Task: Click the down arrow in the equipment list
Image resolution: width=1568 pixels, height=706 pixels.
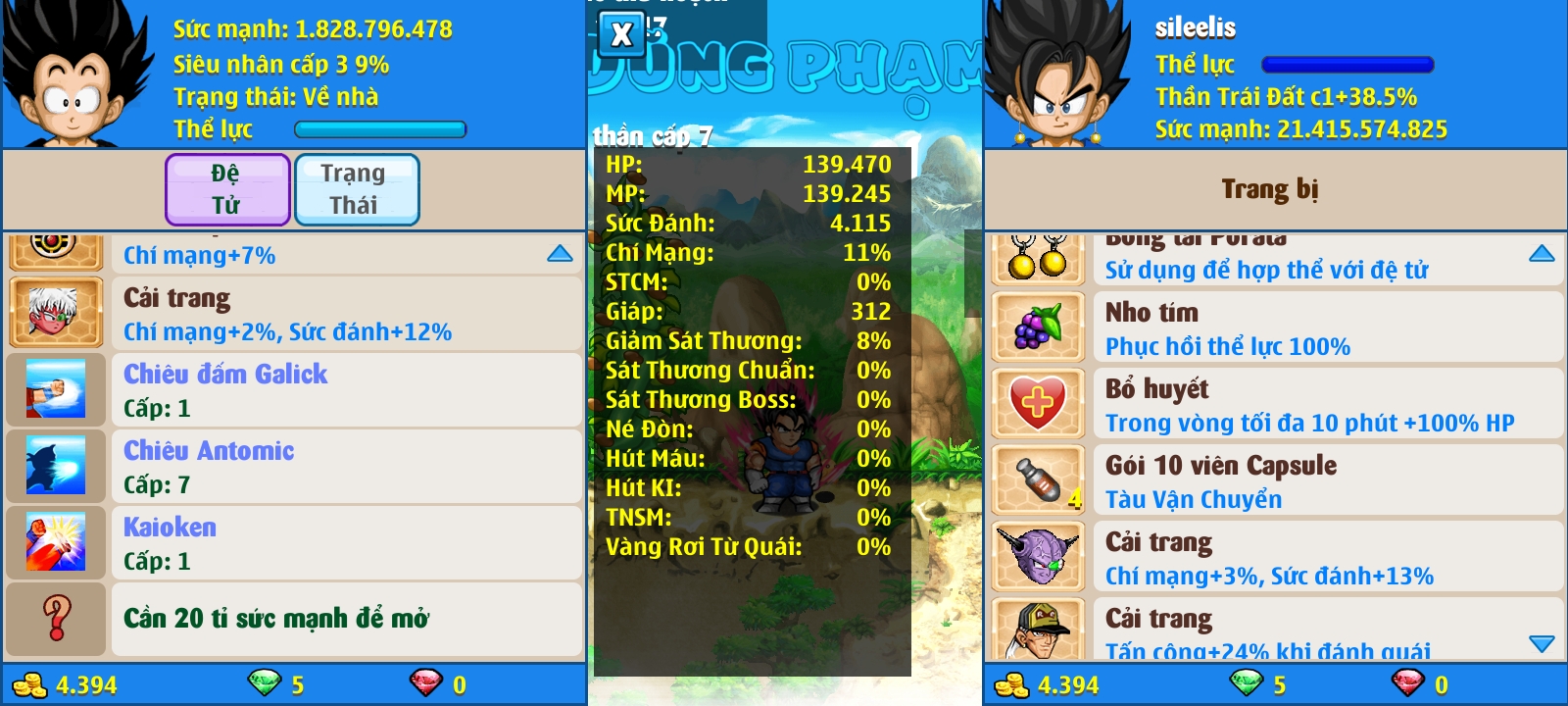Action: coord(1542,644)
